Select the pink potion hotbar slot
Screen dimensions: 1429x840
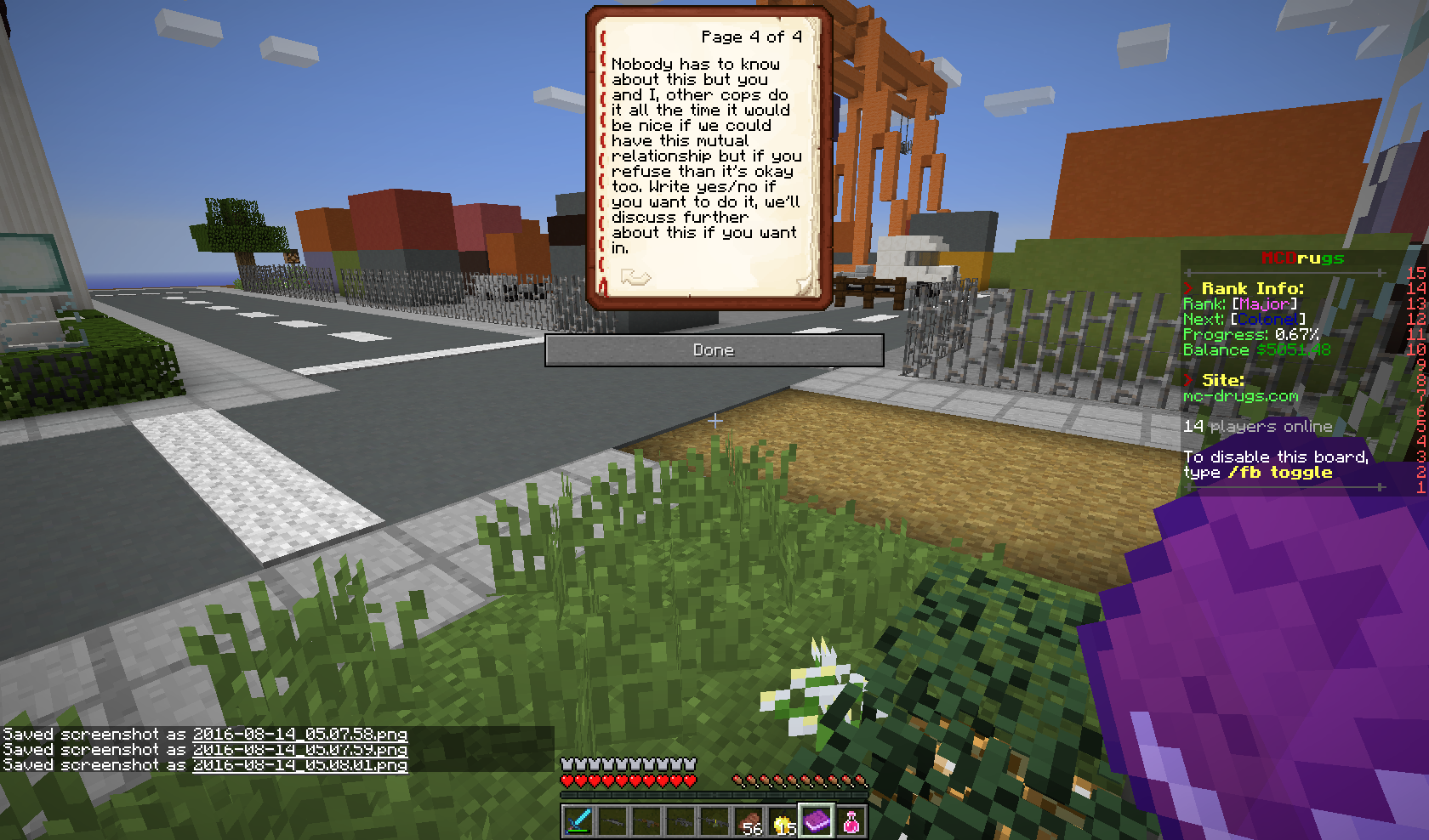(851, 821)
